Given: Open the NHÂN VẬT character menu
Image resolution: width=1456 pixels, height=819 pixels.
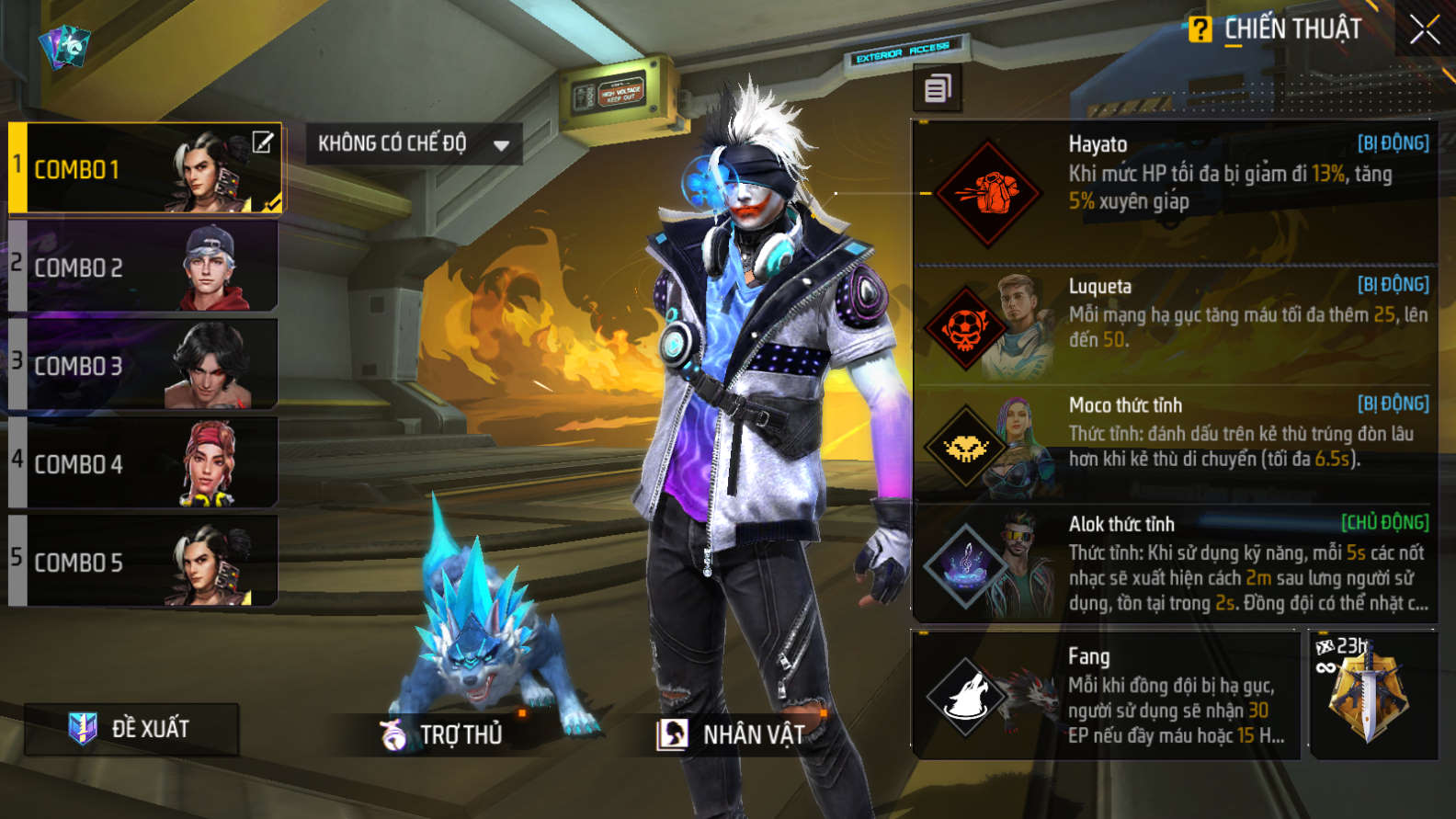Looking at the screenshot, I should [x=732, y=734].
